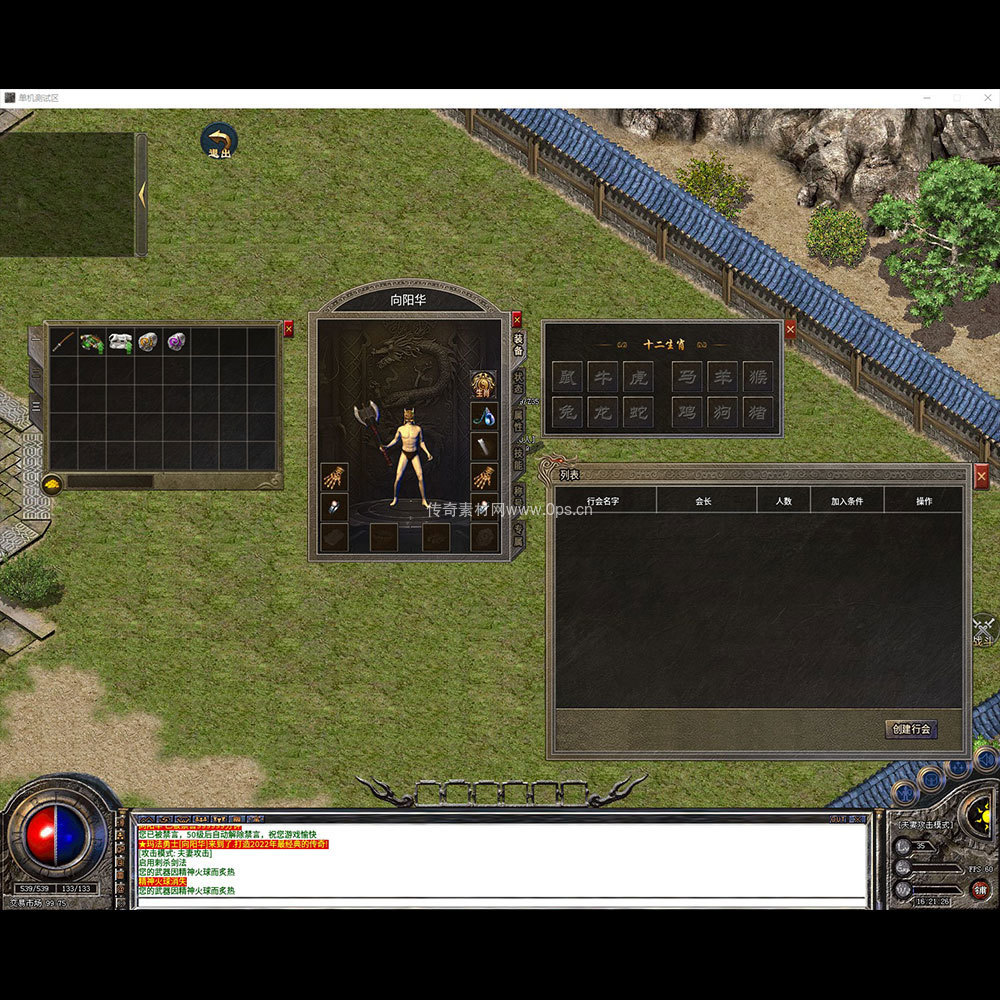Pick the 猪 pig zodiac slot
This screenshot has height=1000, width=1000.
[757, 412]
